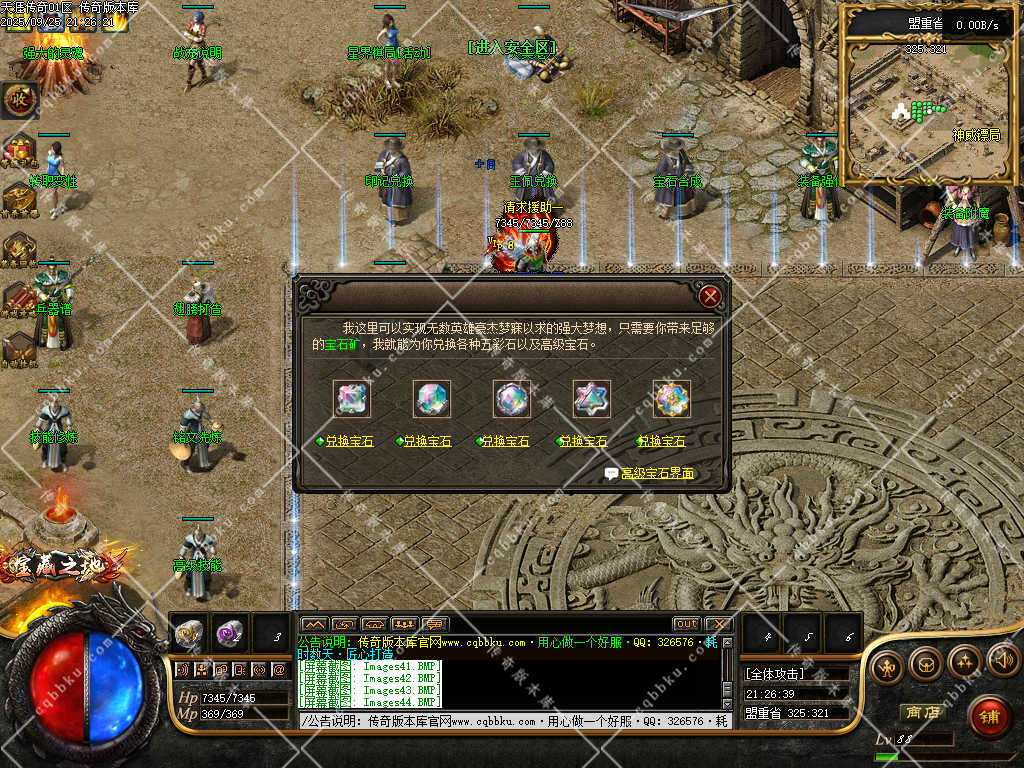The image size is (1024, 768).
Task: Select the square rainbow gem icon
Action: pos(352,399)
